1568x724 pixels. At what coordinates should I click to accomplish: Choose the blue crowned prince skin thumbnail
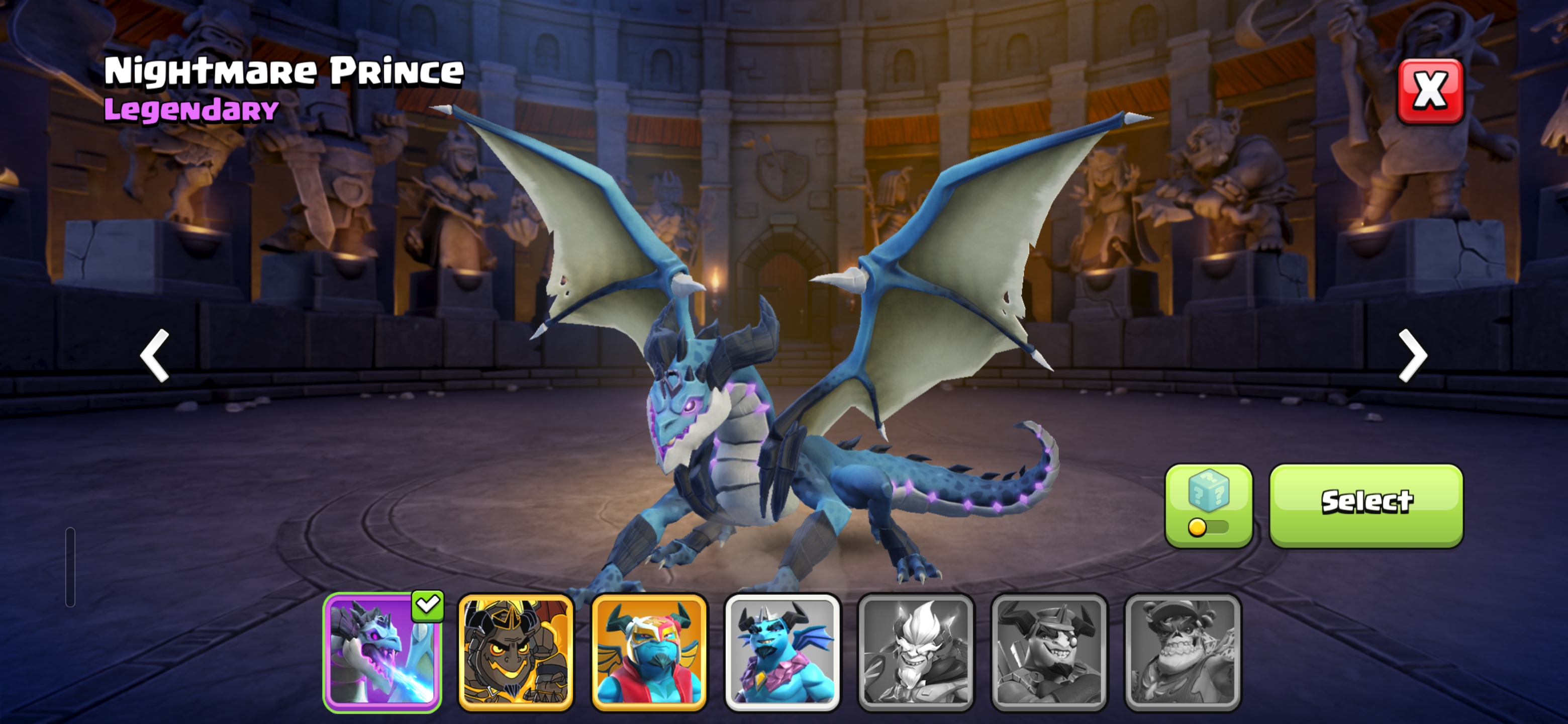coord(782,652)
